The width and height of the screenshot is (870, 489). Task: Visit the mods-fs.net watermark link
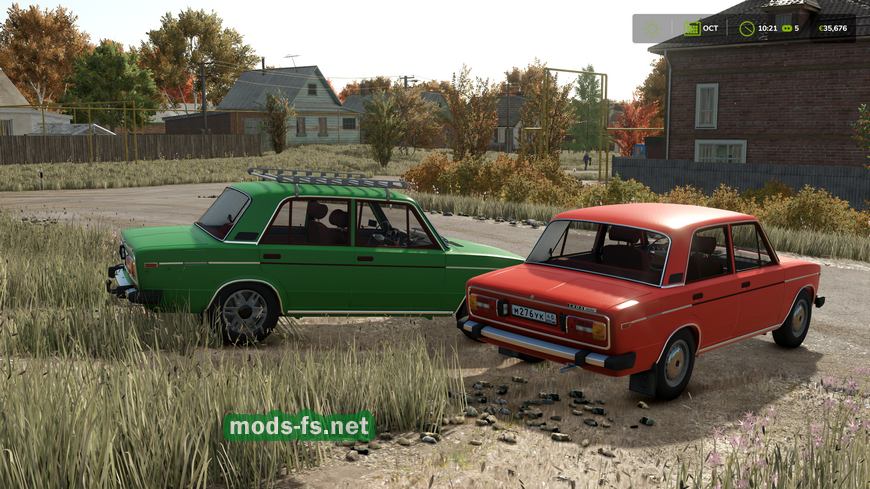(x=298, y=427)
